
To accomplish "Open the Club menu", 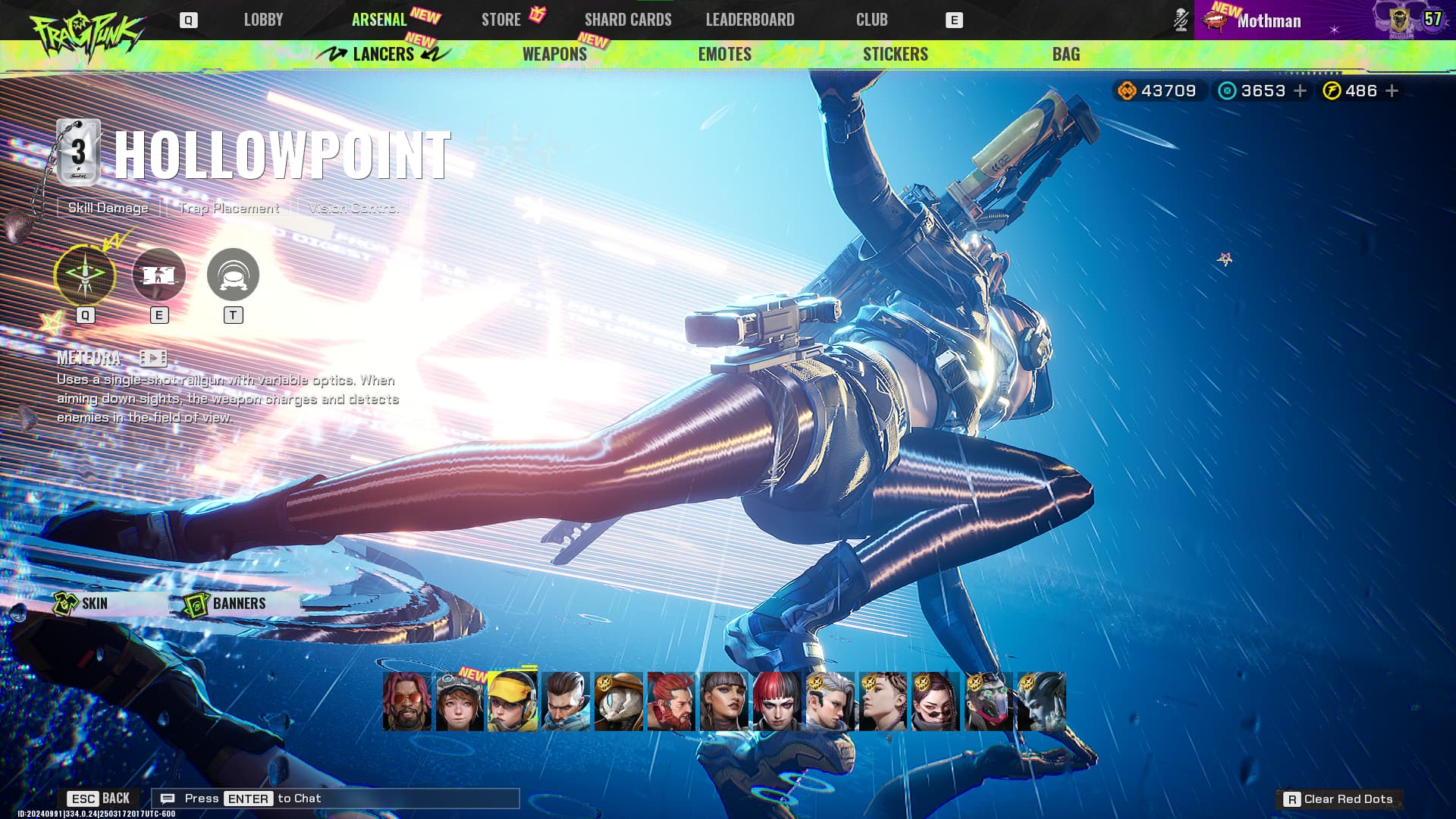I will point(871,20).
